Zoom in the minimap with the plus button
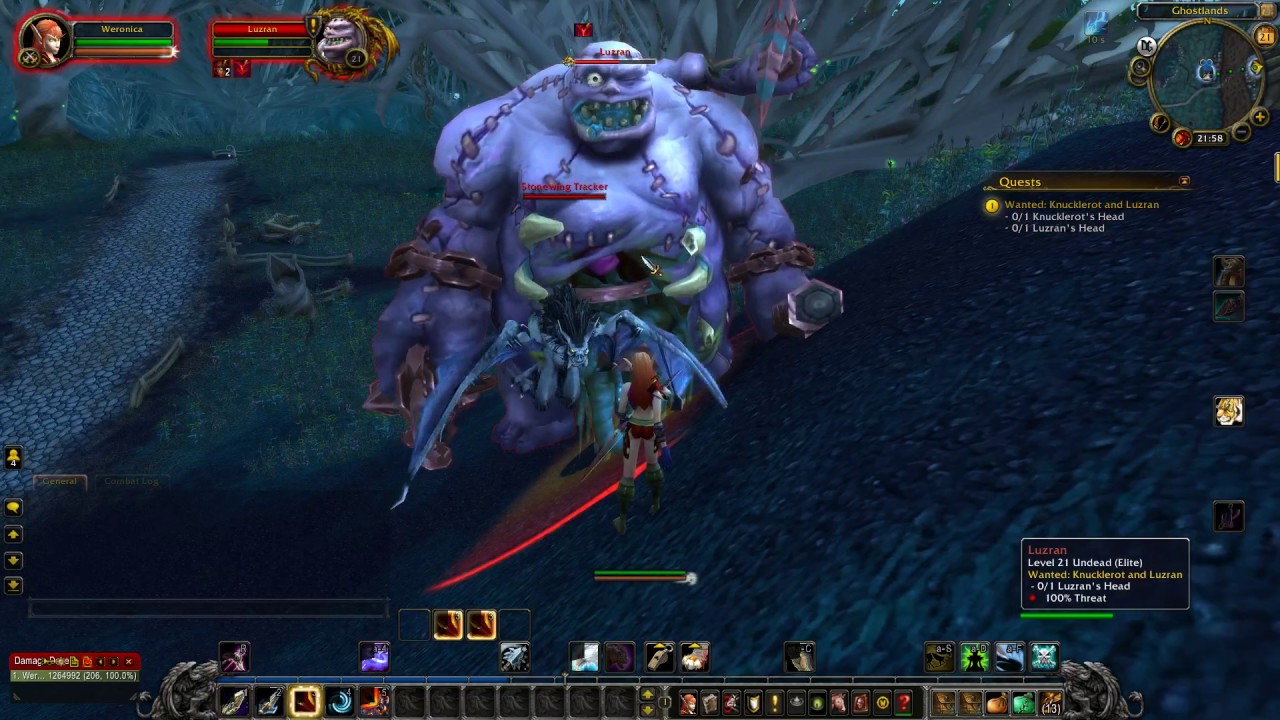 pyautogui.click(x=1259, y=118)
